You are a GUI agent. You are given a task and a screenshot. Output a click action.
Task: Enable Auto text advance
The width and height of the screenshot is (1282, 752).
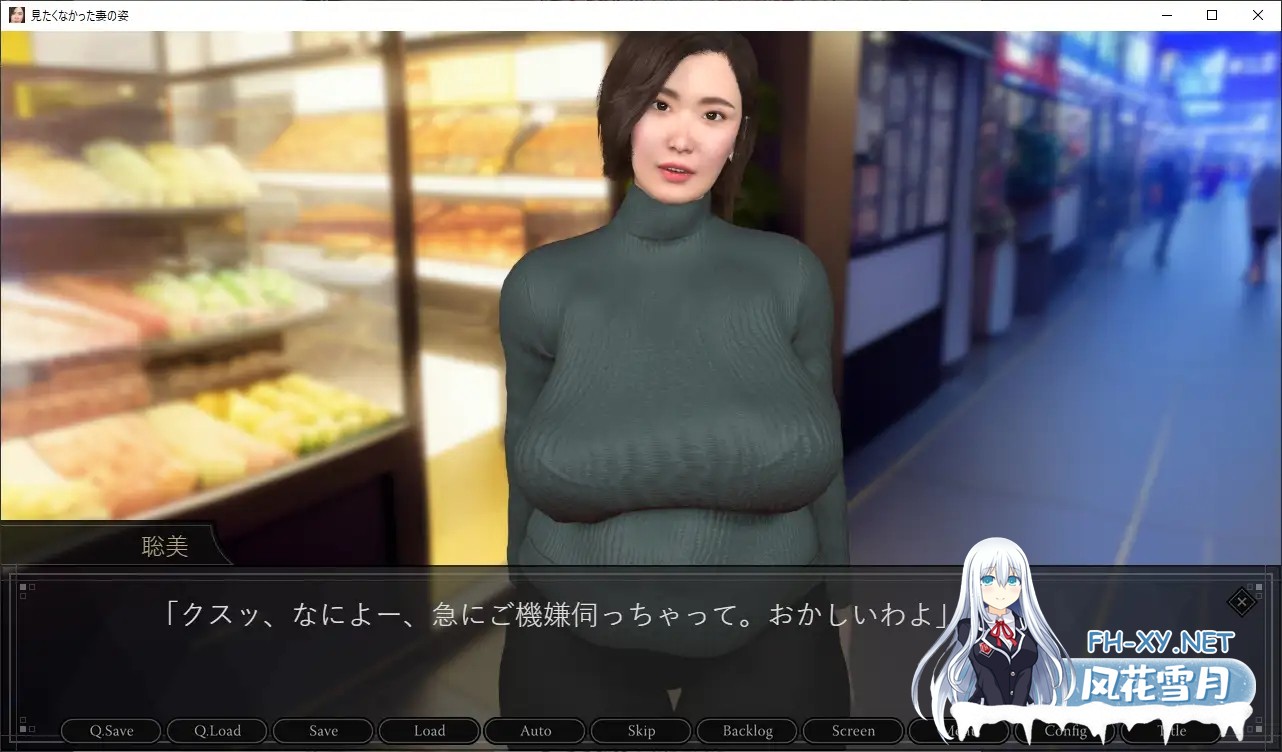pyautogui.click(x=535, y=731)
